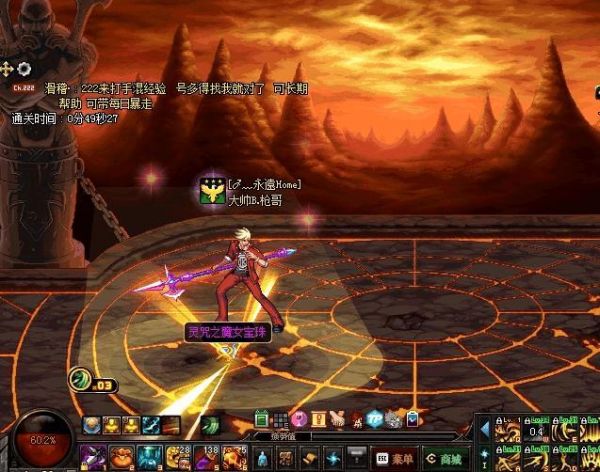This screenshot has height=472, width=600.
Task: Click the blue lightning buff icon
Action: pos(149,425)
